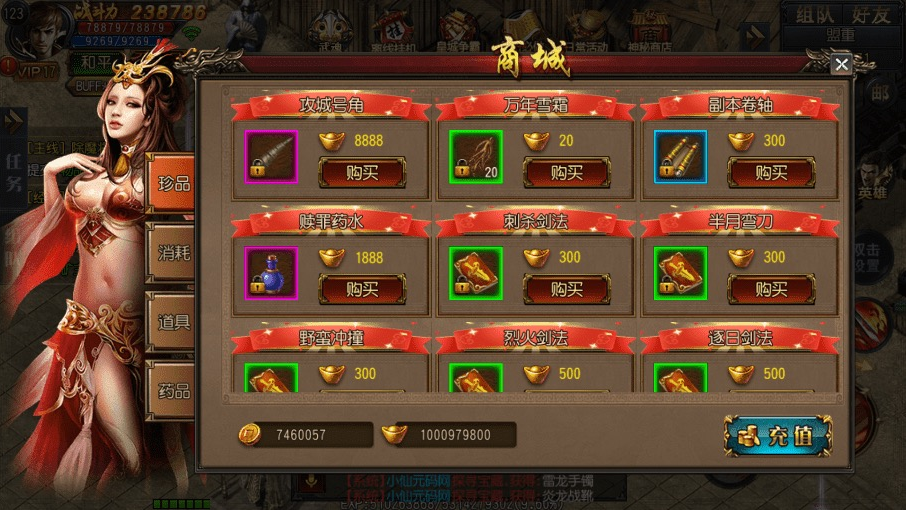Viewport: 906px width, 510px height.
Task: Purchase the 半月弯刀 skill book
Action: point(771,289)
